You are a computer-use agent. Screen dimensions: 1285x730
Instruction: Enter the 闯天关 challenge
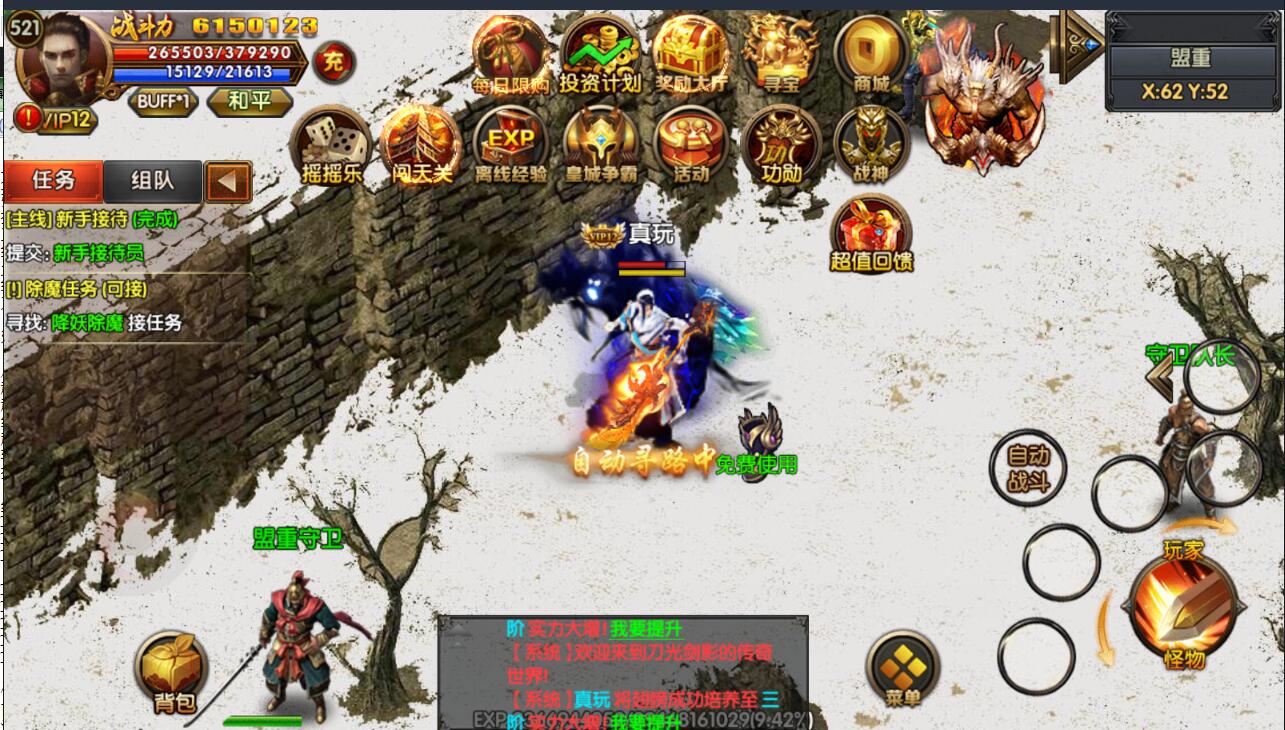[420, 145]
